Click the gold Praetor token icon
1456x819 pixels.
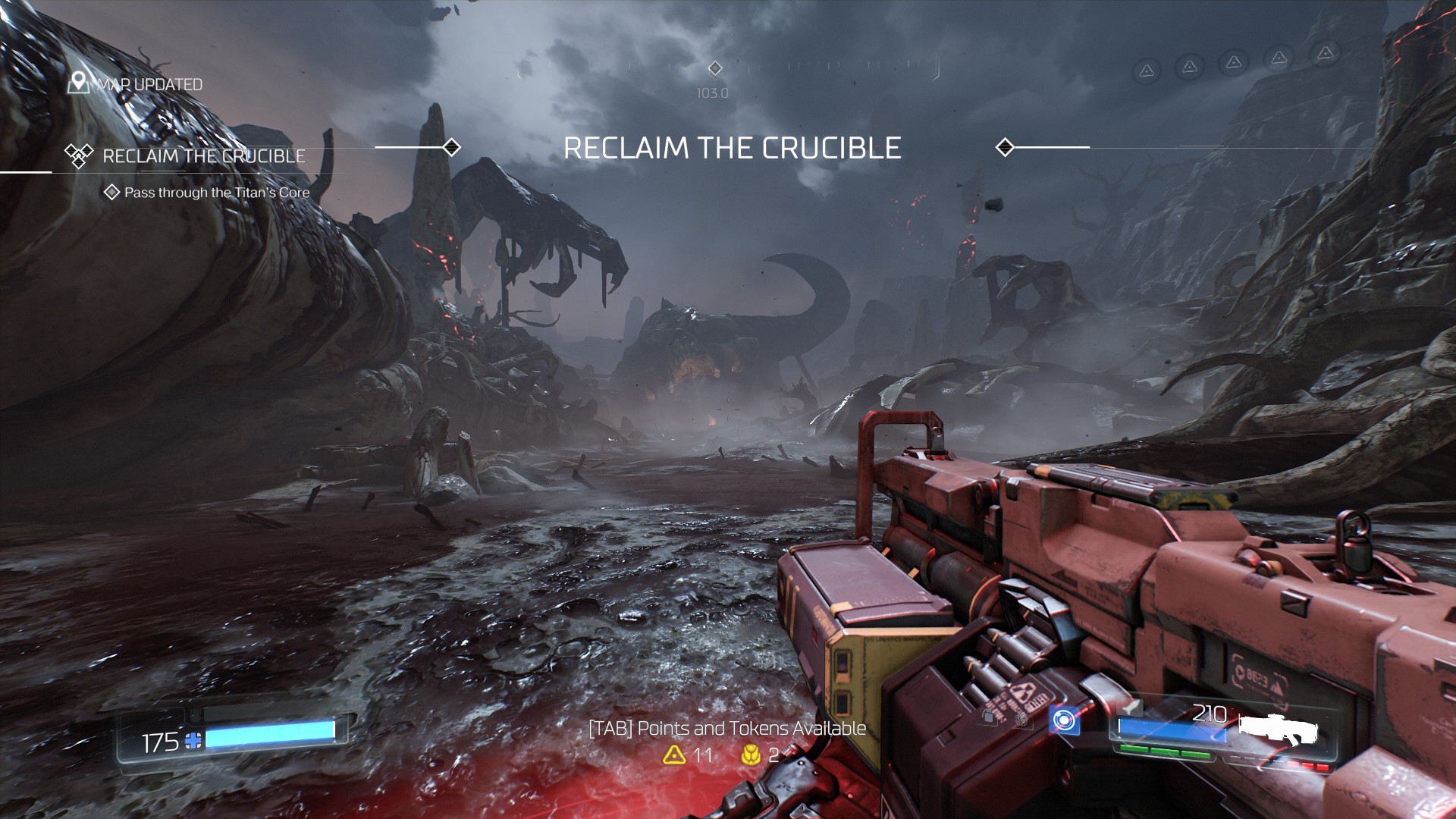[751, 755]
